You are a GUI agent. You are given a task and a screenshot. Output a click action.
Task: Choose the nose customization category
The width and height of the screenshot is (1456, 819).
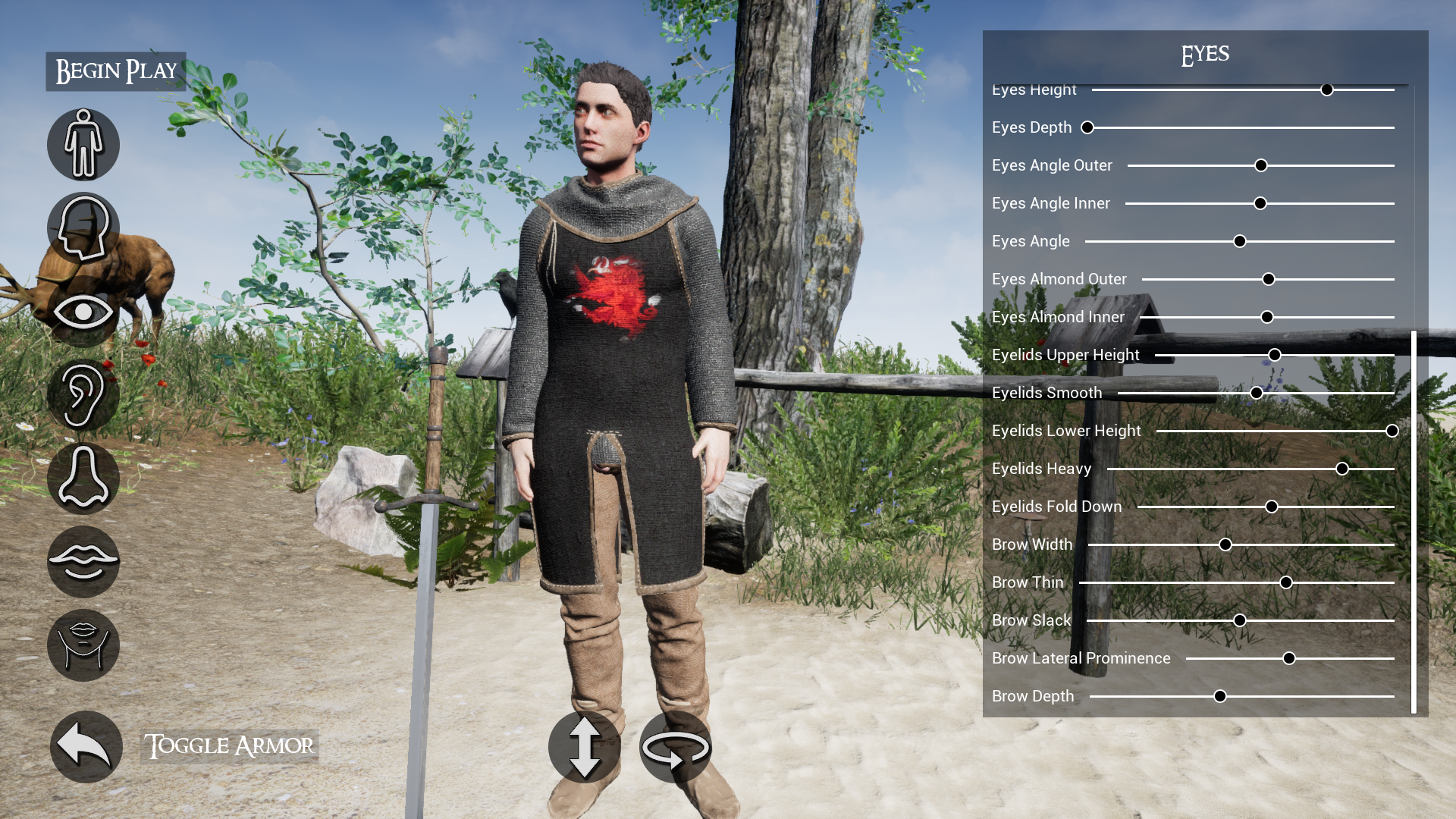click(x=83, y=478)
